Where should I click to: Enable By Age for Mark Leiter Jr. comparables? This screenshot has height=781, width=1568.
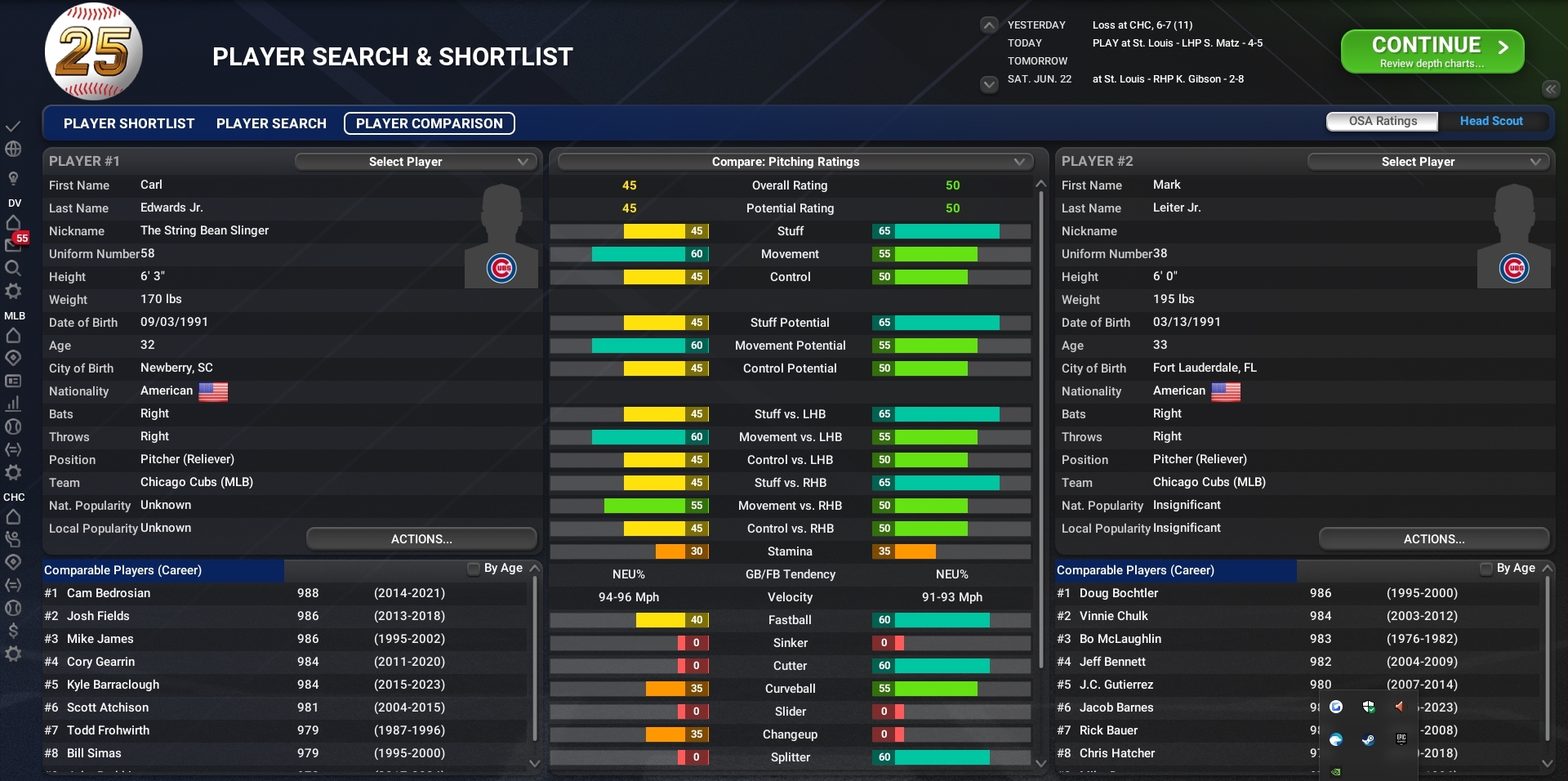pos(1486,569)
